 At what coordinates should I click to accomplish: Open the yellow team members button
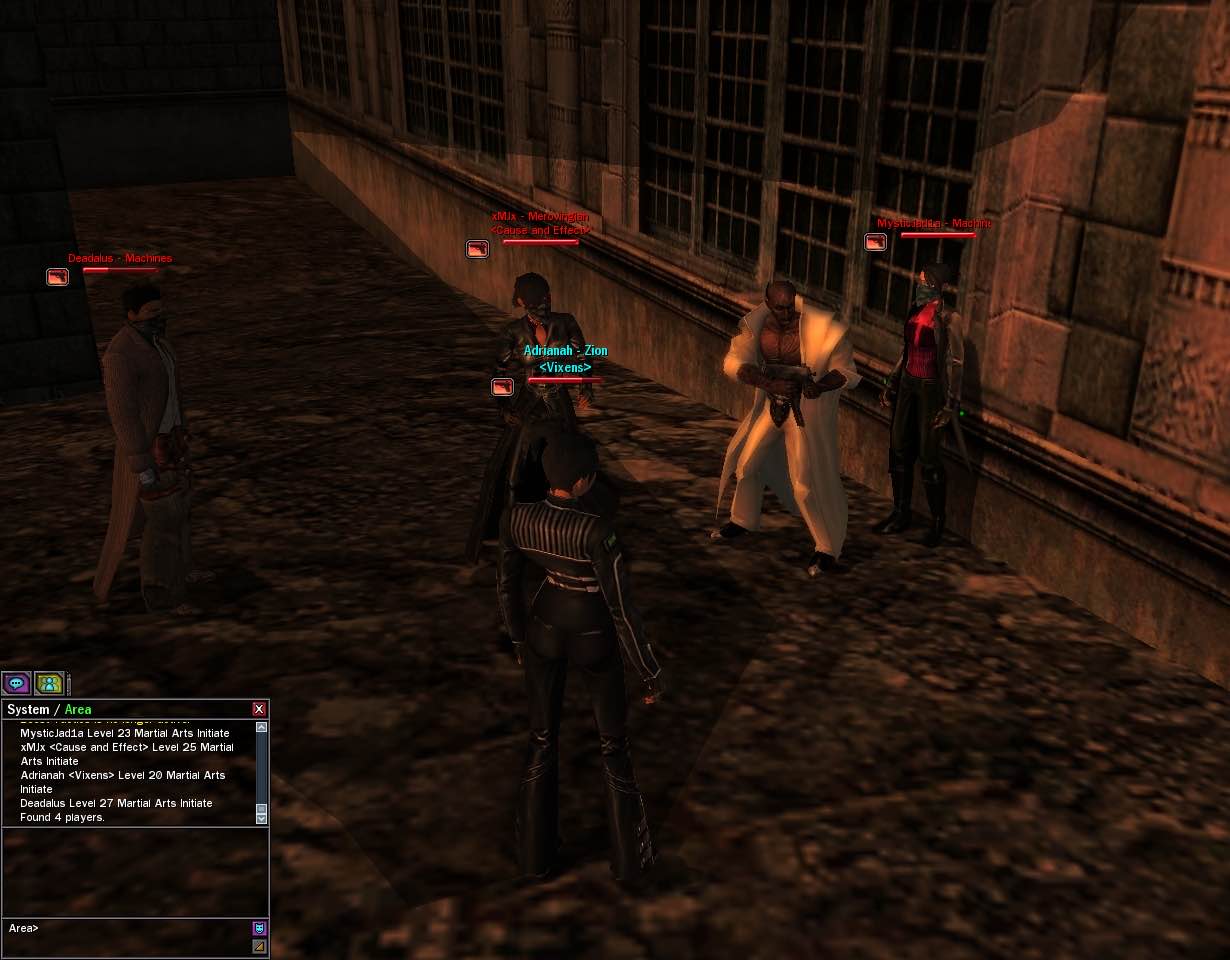click(x=49, y=684)
